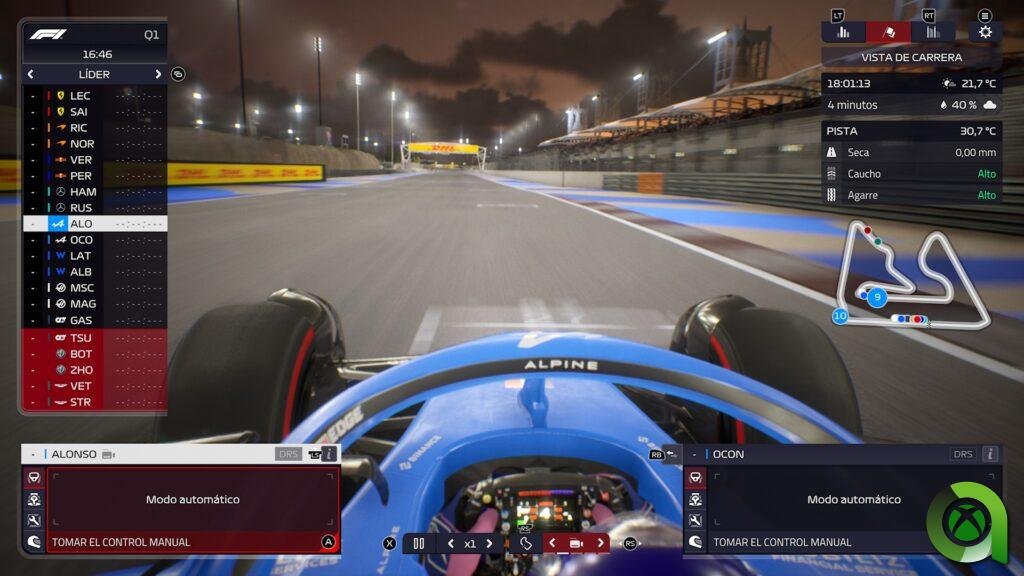
Task: Show next timing mode after LÍDER
Action: pyautogui.click(x=158, y=74)
